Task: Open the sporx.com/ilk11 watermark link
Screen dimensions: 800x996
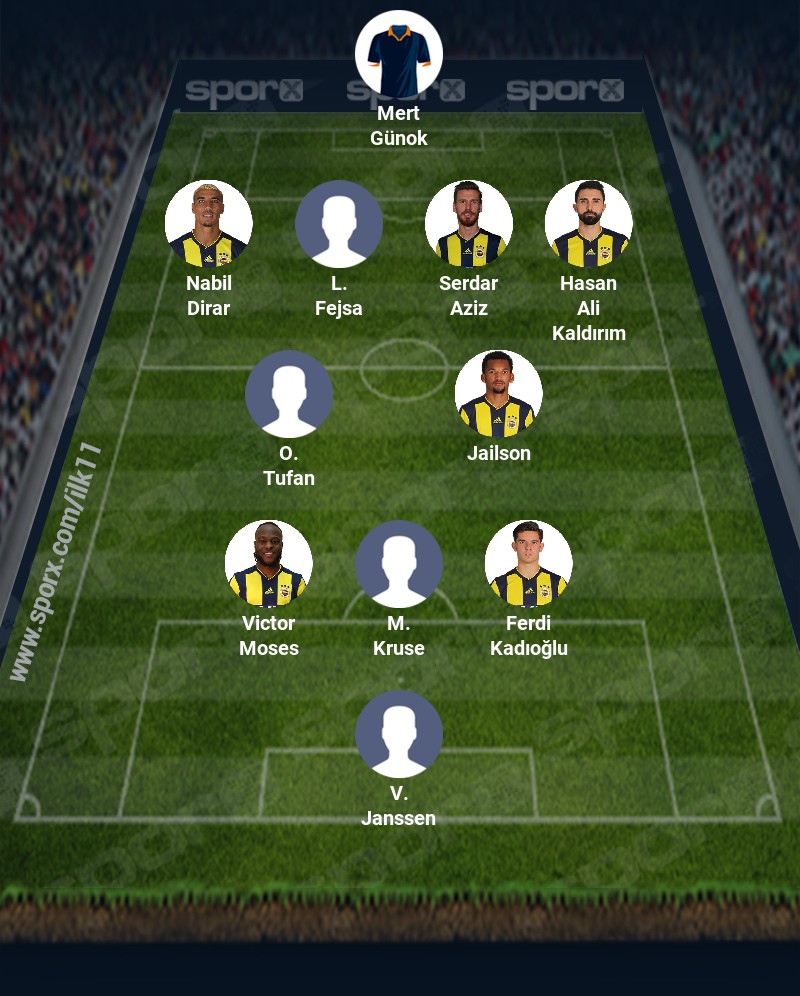Action: (57, 562)
